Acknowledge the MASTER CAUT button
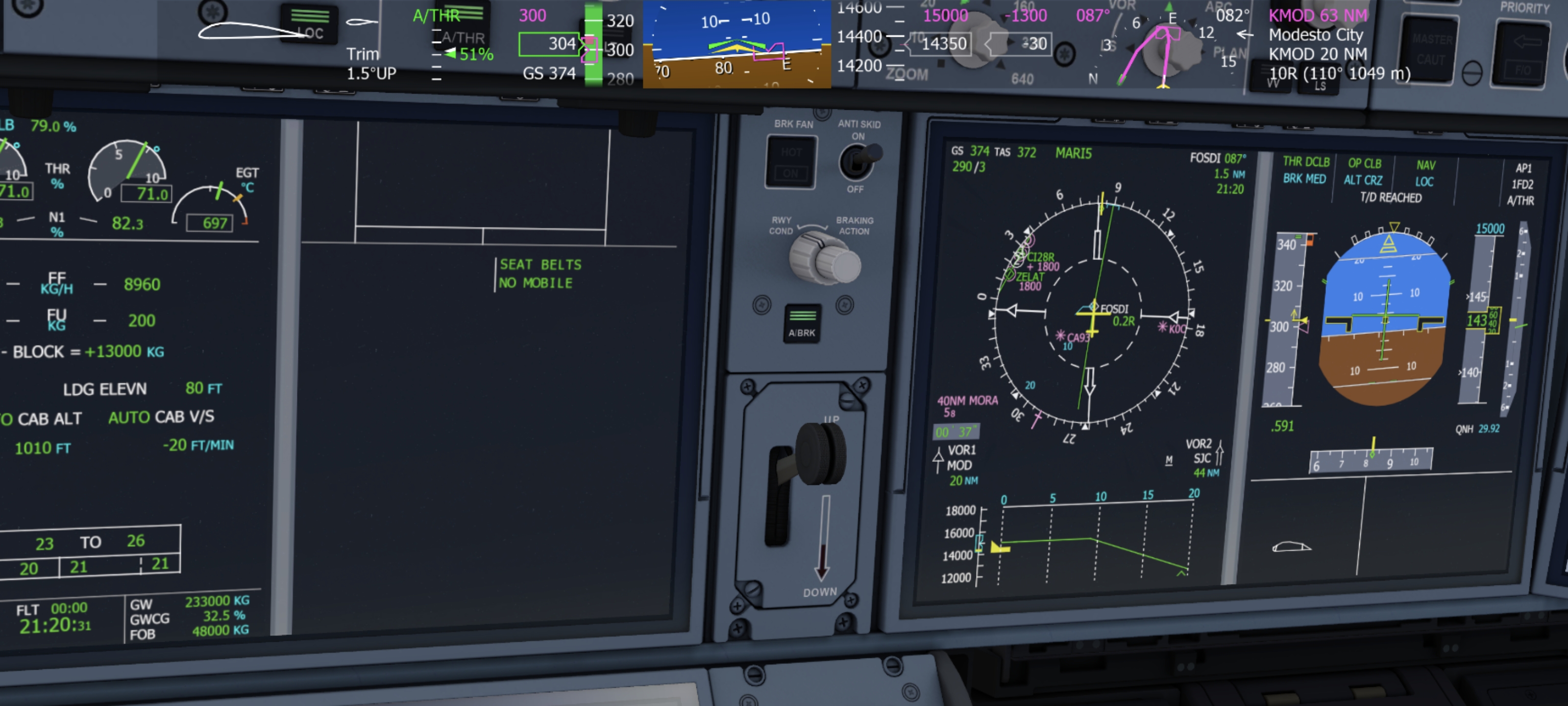1568x706 pixels. [1430, 49]
